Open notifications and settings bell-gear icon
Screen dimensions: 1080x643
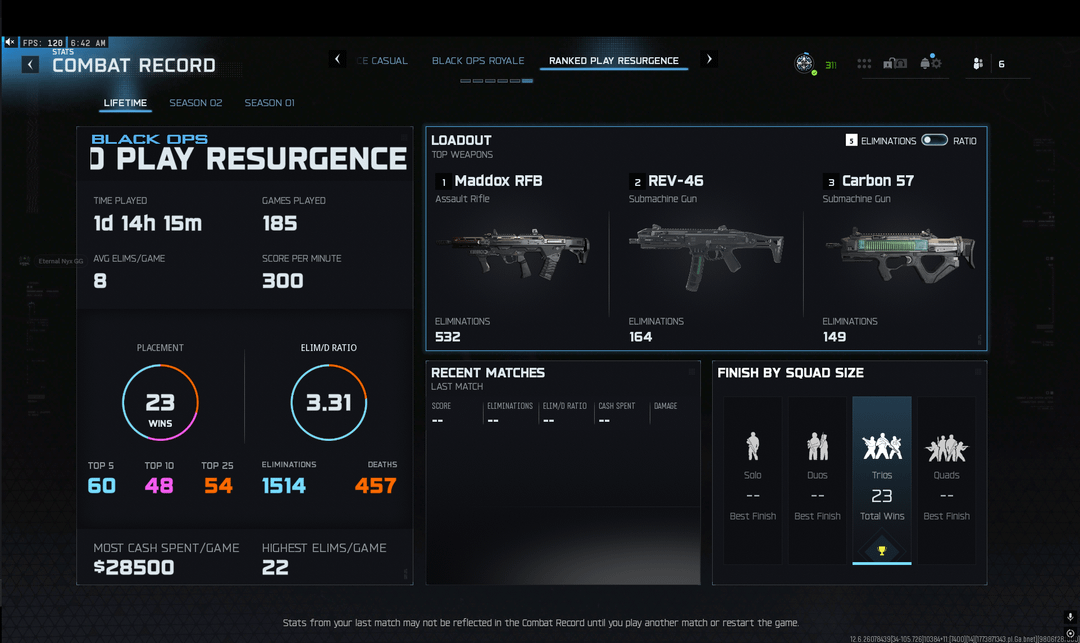[931, 63]
